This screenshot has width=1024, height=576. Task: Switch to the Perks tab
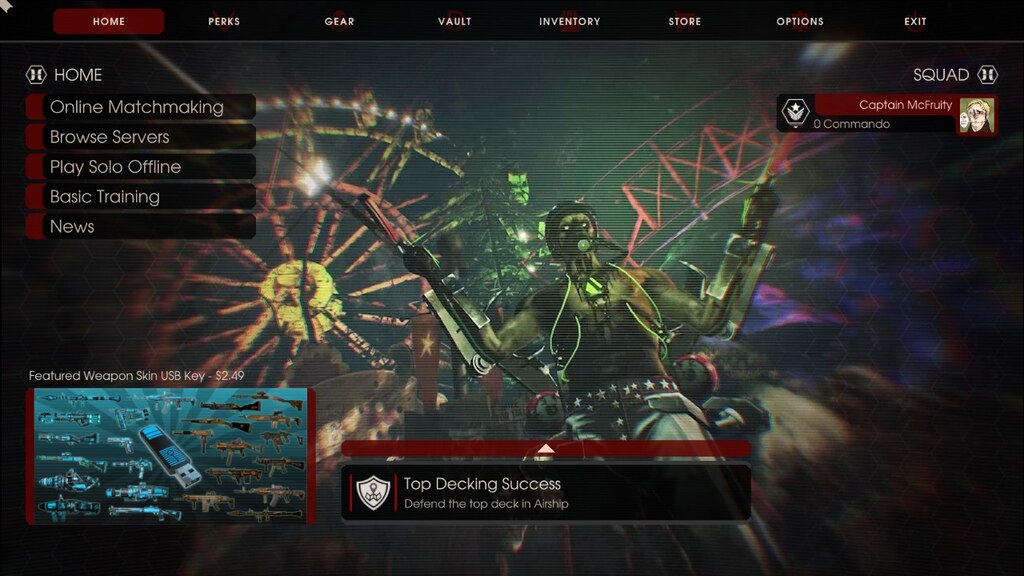pyautogui.click(x=224, y=21)
